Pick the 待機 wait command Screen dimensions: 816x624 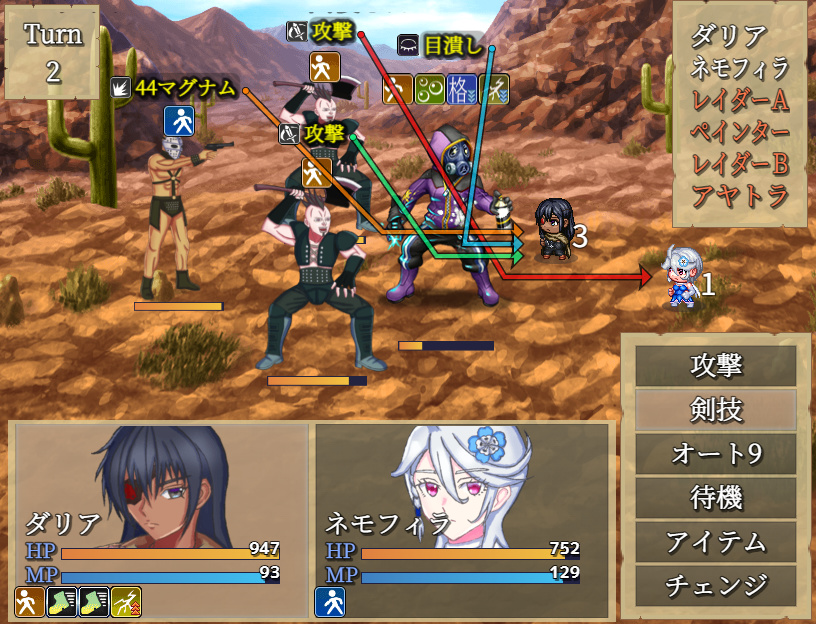pyautogui.click(x=716, y=497)
